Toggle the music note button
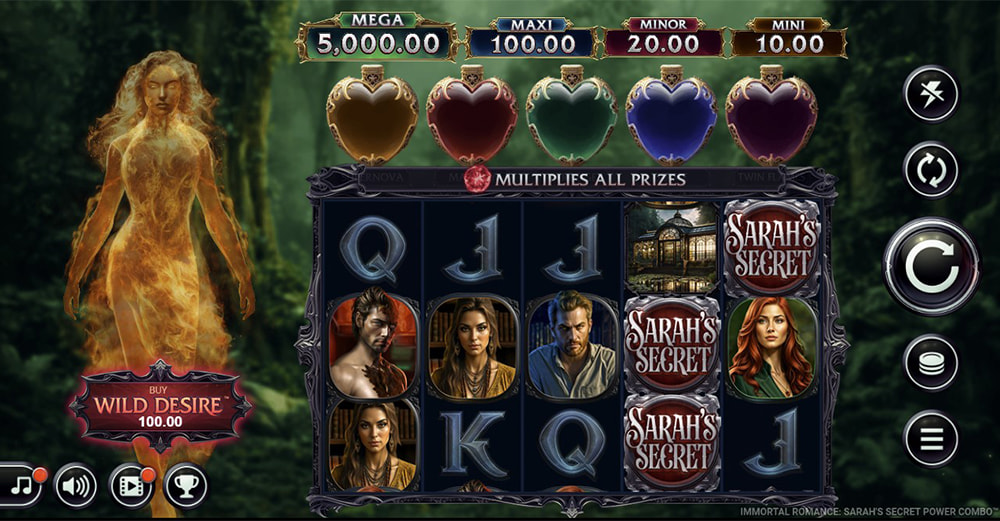This screenshot has height=521, width=1000. coord(20,486)
